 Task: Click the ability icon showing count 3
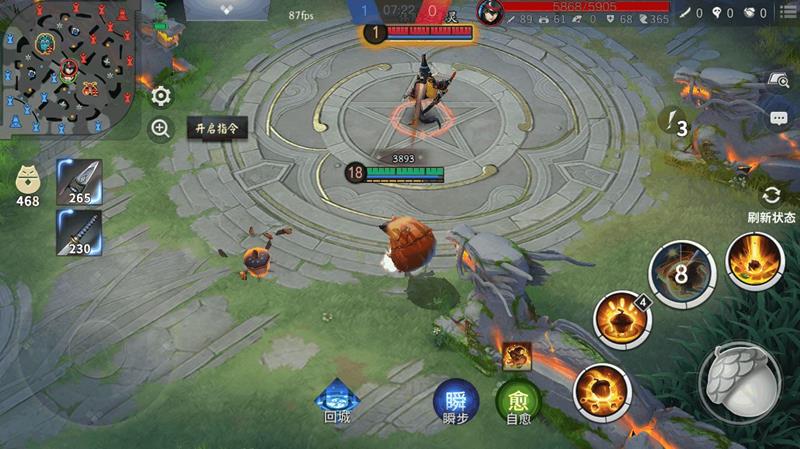[x=678, y=123]
